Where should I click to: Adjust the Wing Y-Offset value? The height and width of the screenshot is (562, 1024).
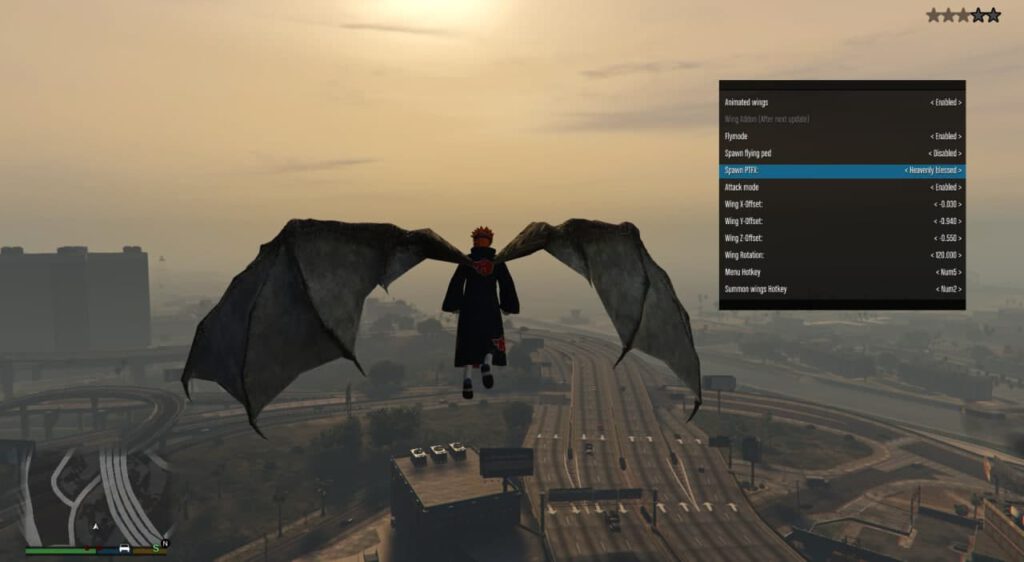click(x=841, y=221)
